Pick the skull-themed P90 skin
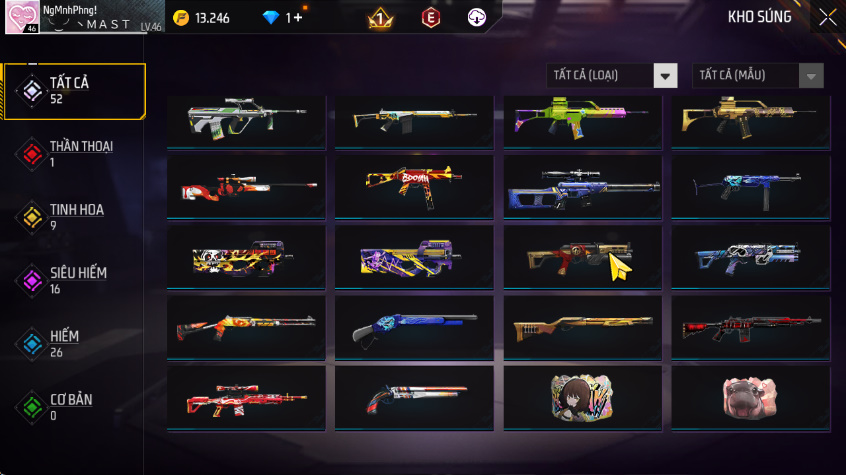 (x=246, y=258)
